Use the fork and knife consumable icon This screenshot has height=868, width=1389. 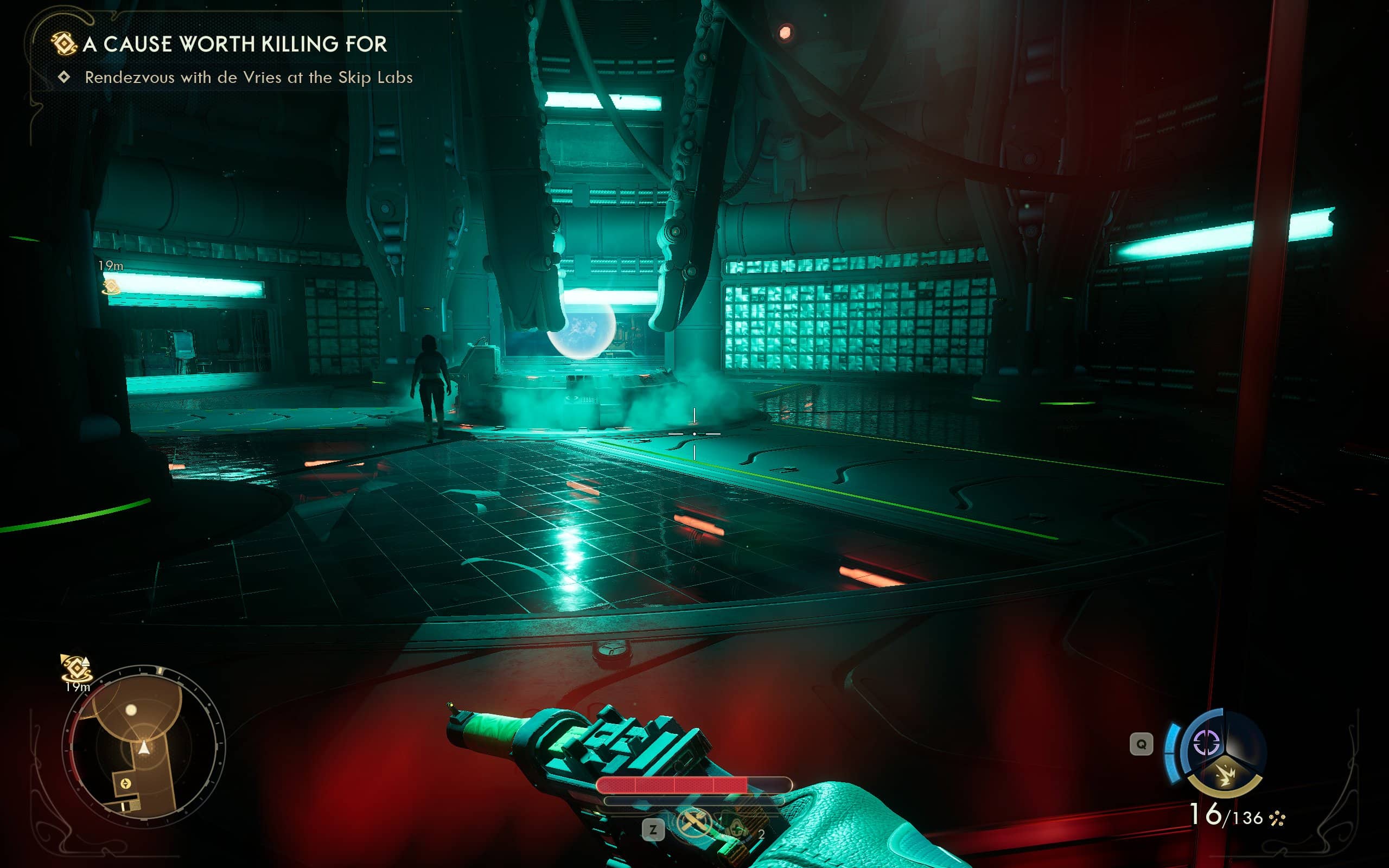(693, 823)
